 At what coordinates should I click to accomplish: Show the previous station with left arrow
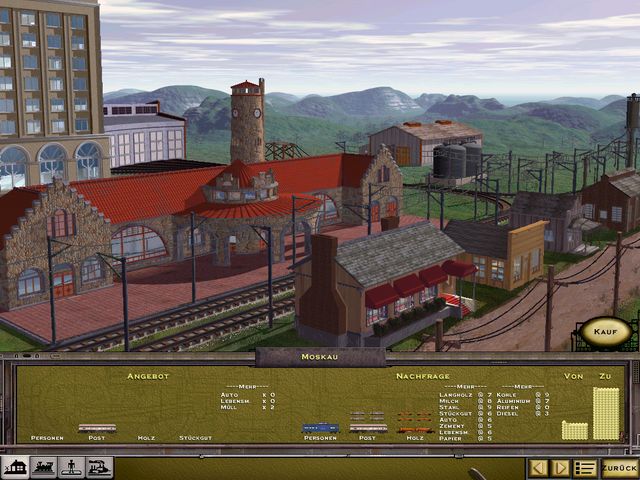point(538,468)
